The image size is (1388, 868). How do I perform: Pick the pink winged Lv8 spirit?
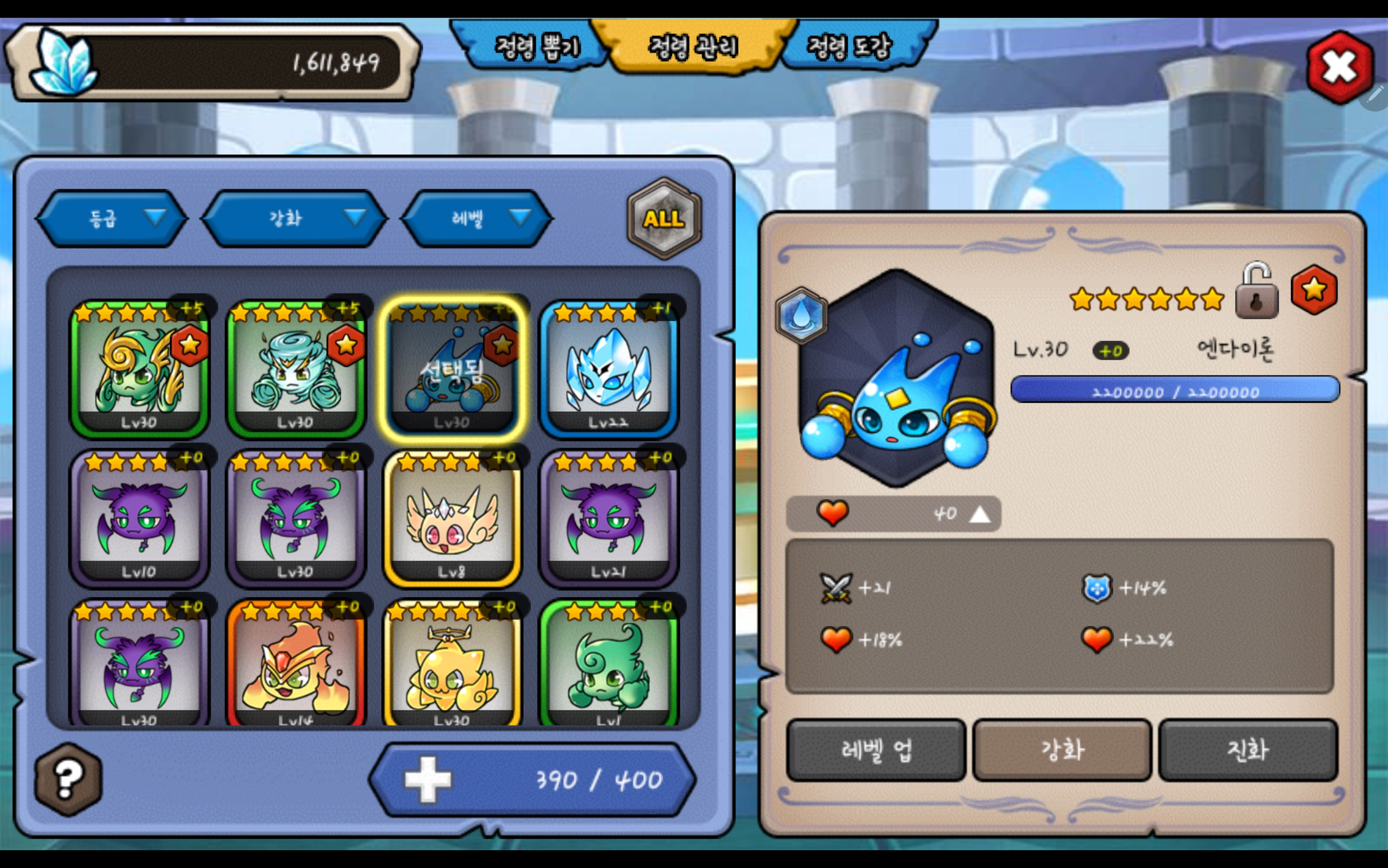tap(452, 519)
